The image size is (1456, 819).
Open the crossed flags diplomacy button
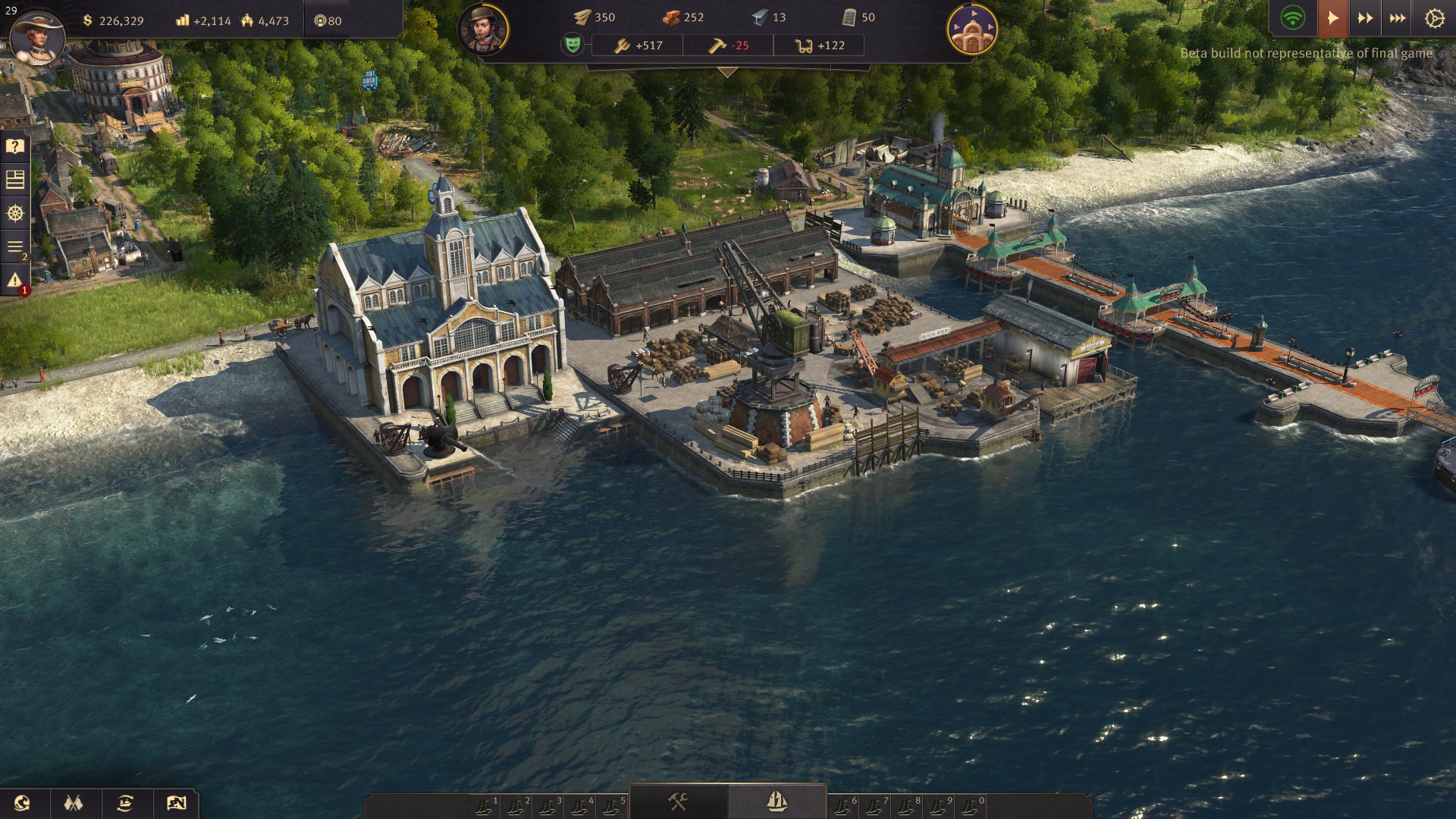click(x=74, y=803)
